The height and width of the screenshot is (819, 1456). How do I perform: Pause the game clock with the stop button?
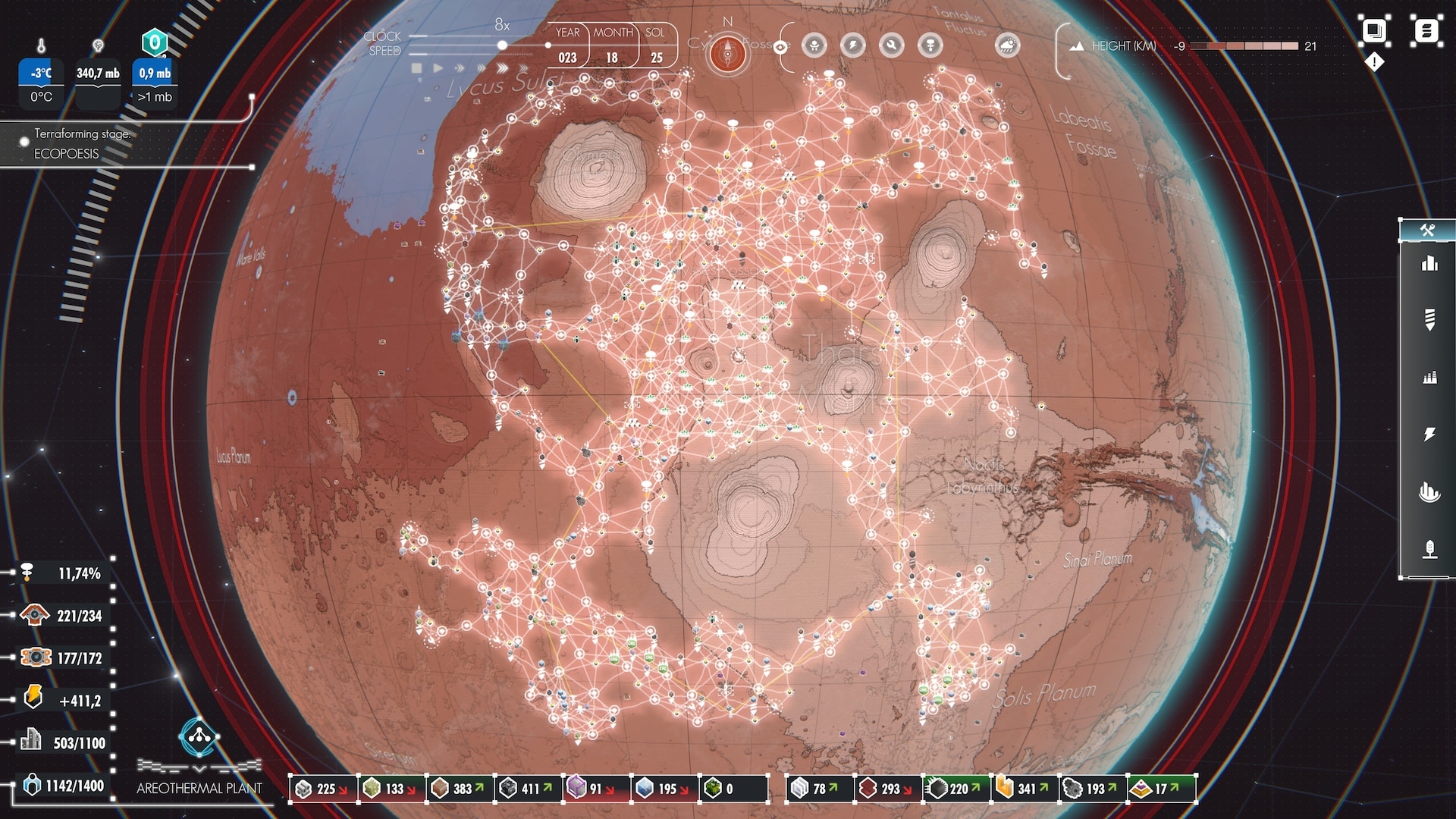[416, 68]
